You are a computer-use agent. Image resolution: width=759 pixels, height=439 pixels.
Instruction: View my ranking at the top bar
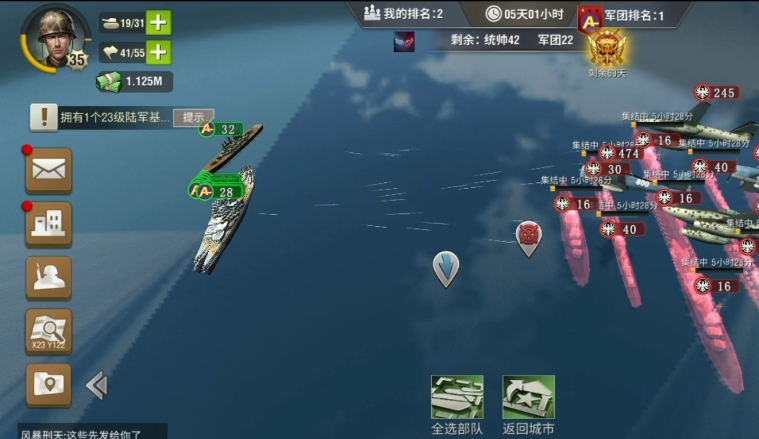[x=403, y=14]
